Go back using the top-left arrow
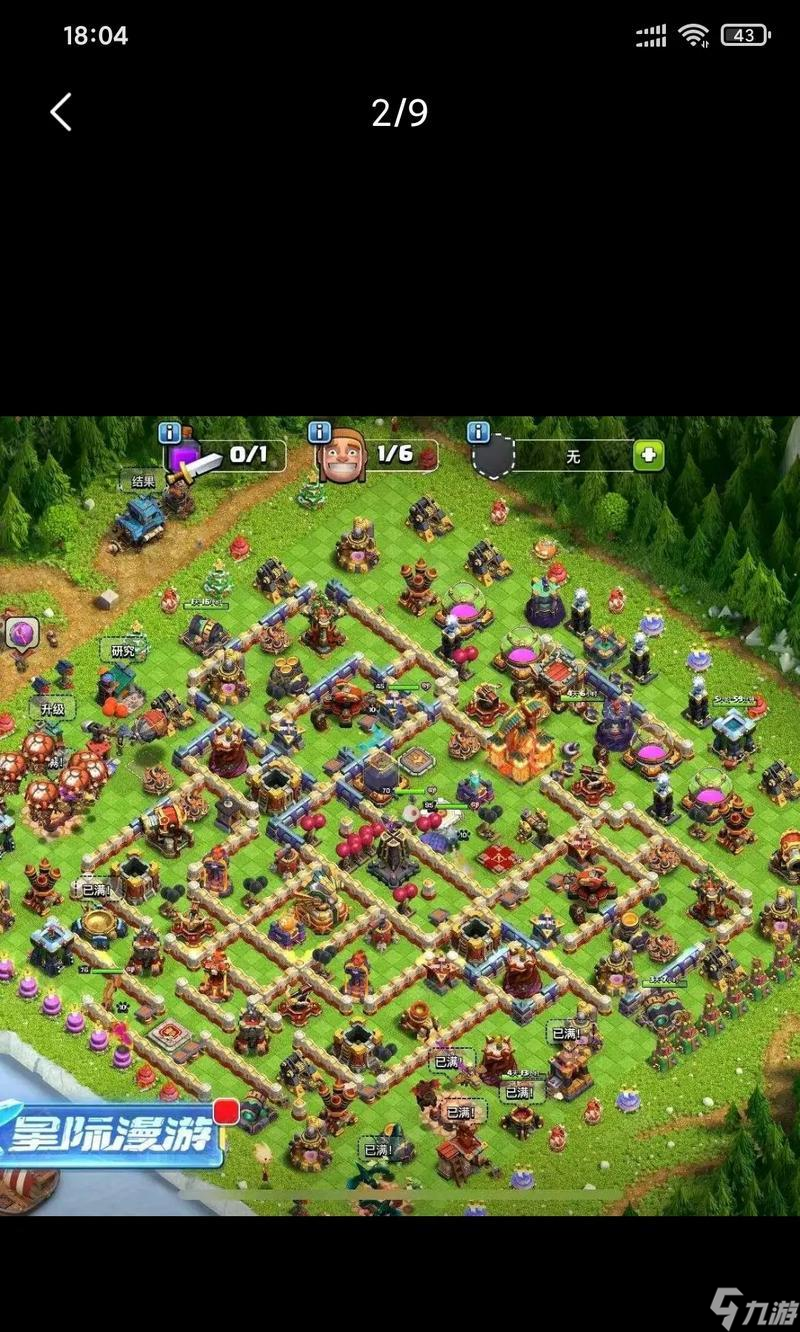The image size is (800, 1332). tap(61, 112)
